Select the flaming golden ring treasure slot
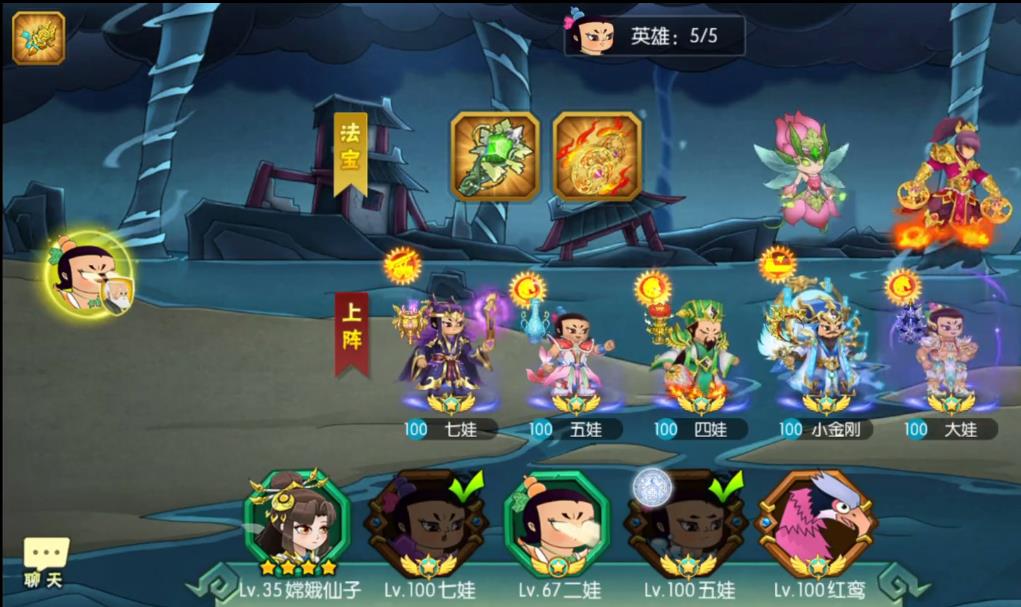This screenshot has width=1021, height=607. (597, 156)
